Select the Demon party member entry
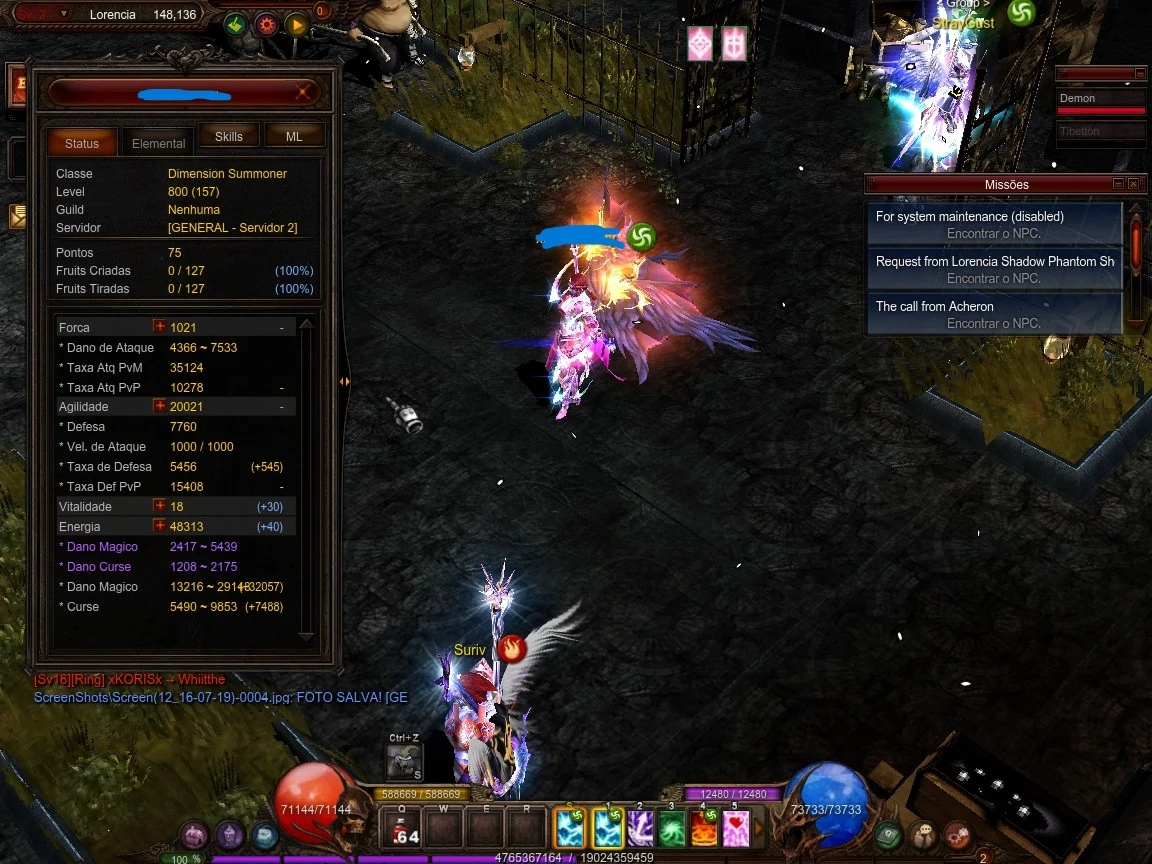The height and width of the screenshot is (864, 1152). (x=1100, y=100)
